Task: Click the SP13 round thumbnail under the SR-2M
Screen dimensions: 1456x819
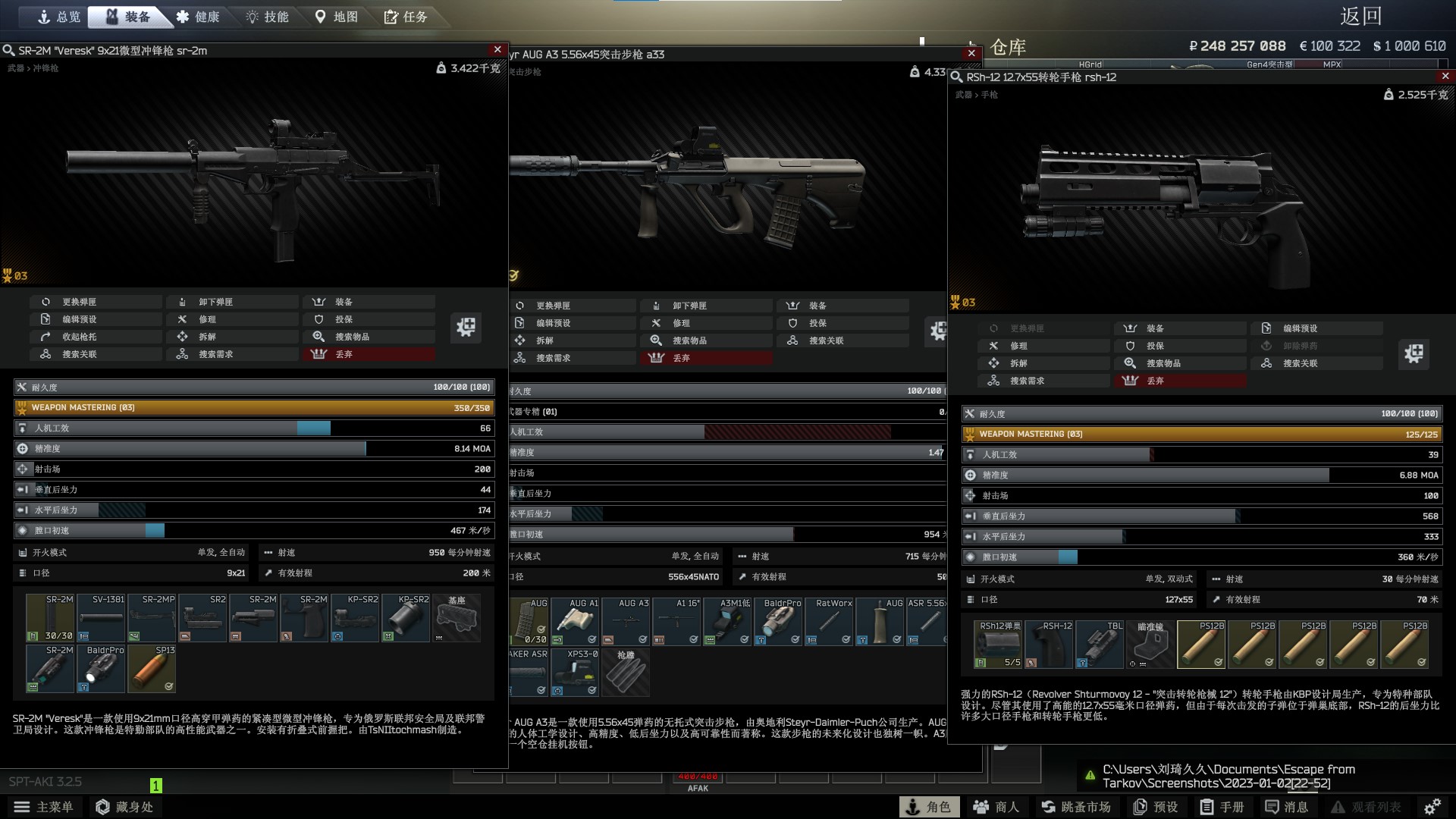Action: 151,668
